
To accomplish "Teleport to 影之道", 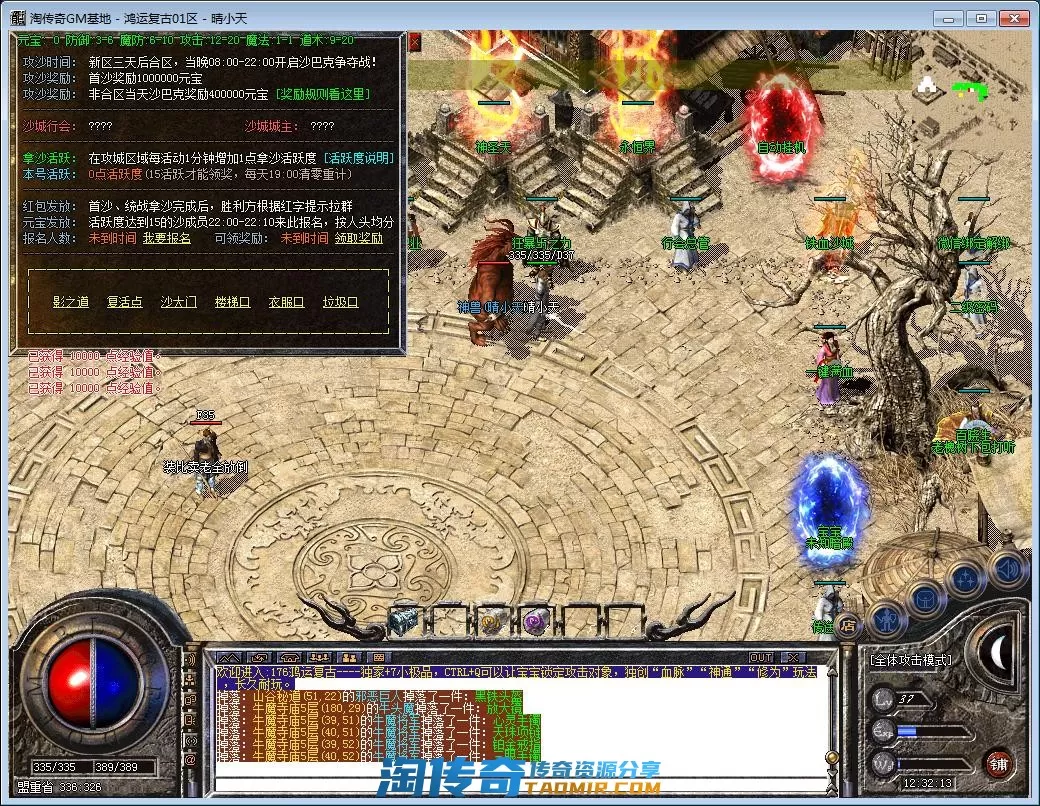I will point(71,302).
